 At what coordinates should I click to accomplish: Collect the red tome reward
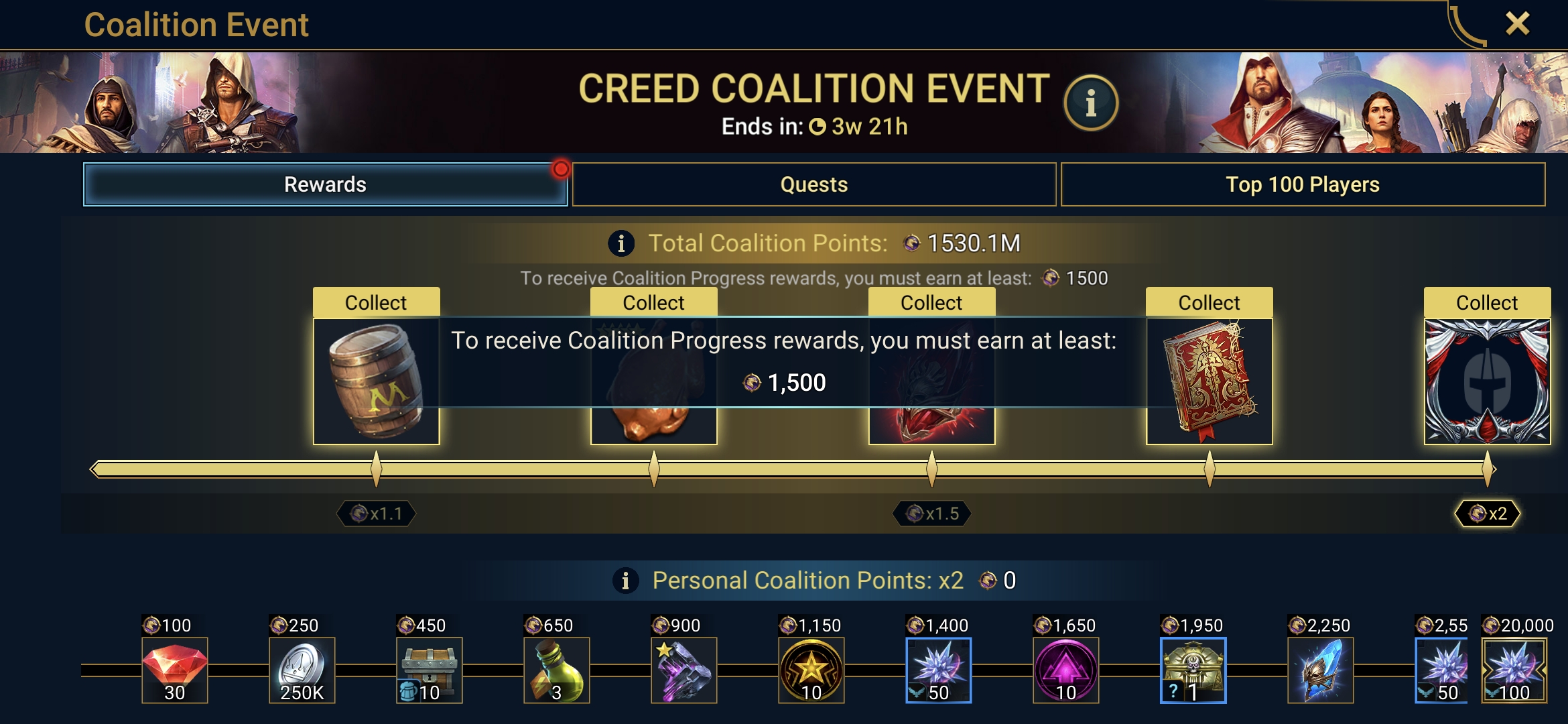coord(1209,302)
